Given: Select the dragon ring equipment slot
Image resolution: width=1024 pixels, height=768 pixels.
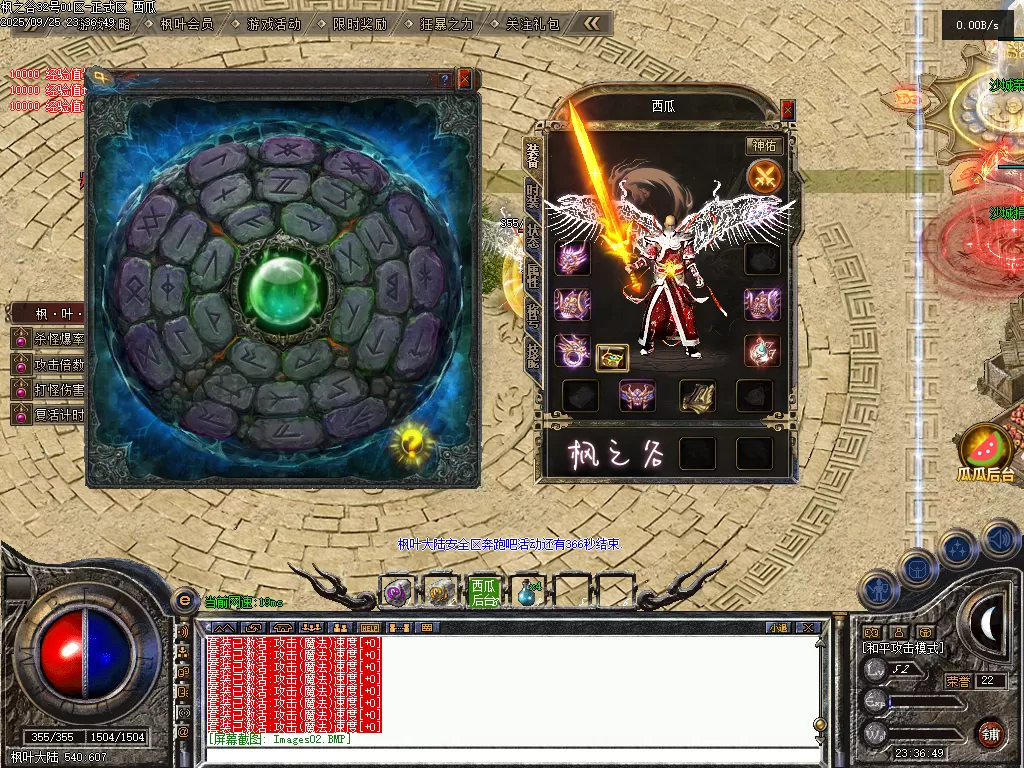Looking at the screenshot, I should (573, 350).
